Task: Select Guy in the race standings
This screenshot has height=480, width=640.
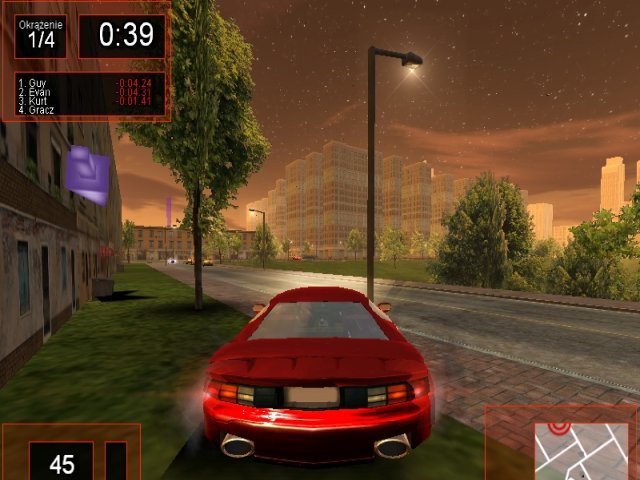Action: click(x=38, y=82)
